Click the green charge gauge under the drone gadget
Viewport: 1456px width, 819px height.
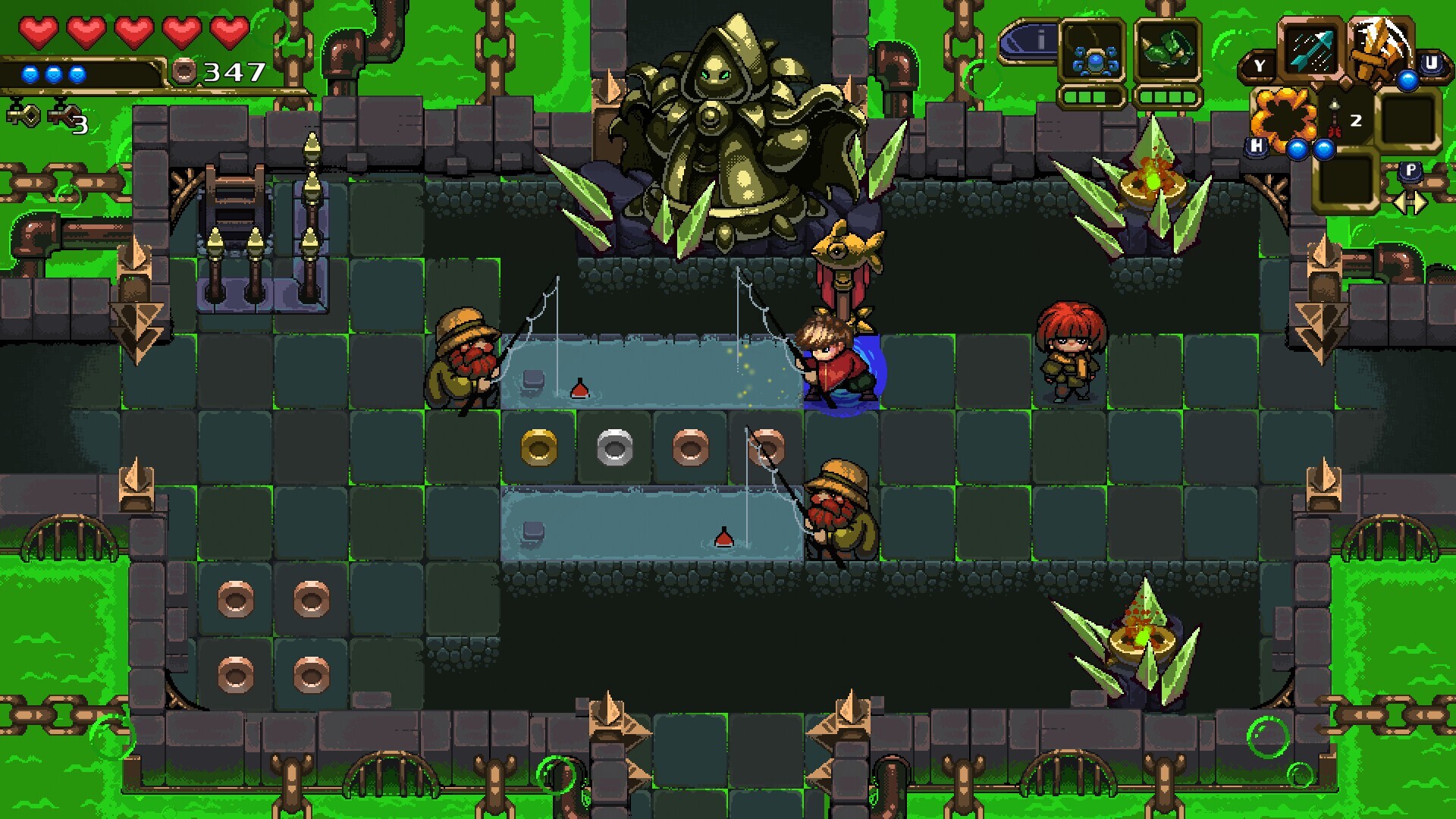coord(1092,97)
